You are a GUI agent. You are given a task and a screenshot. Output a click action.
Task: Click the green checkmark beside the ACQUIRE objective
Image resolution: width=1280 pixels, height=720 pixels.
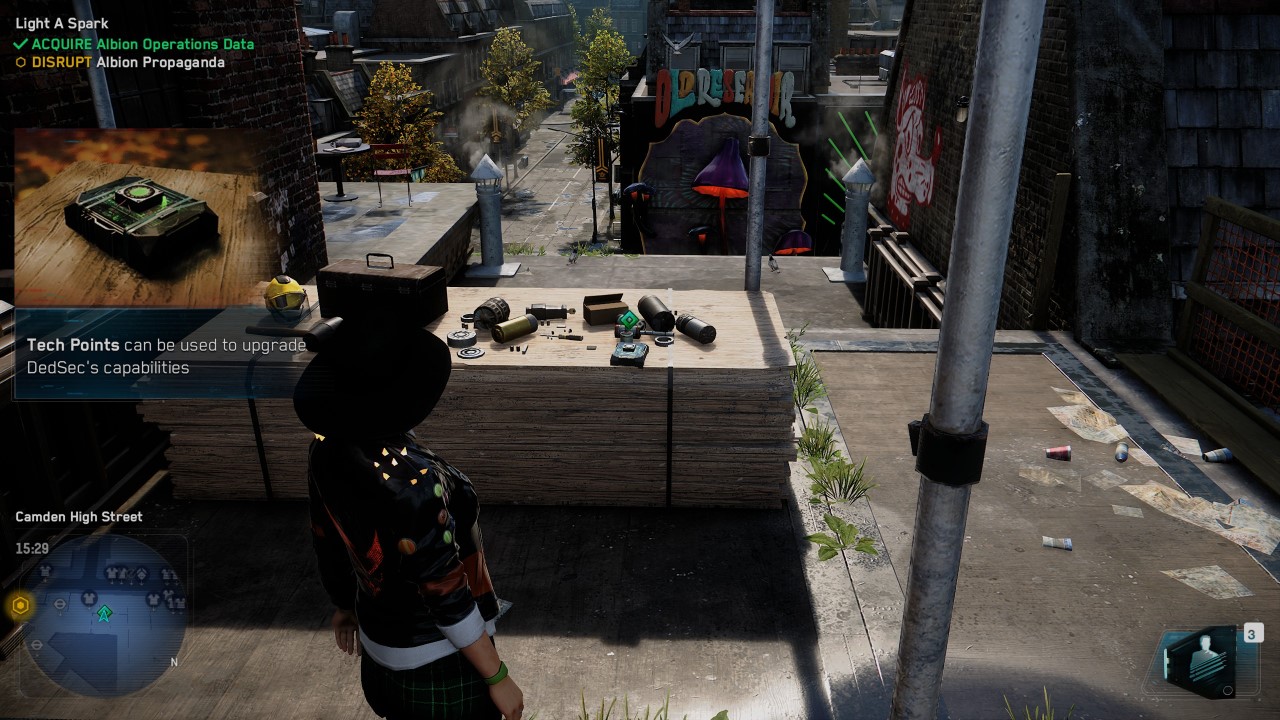coord(21,44)
